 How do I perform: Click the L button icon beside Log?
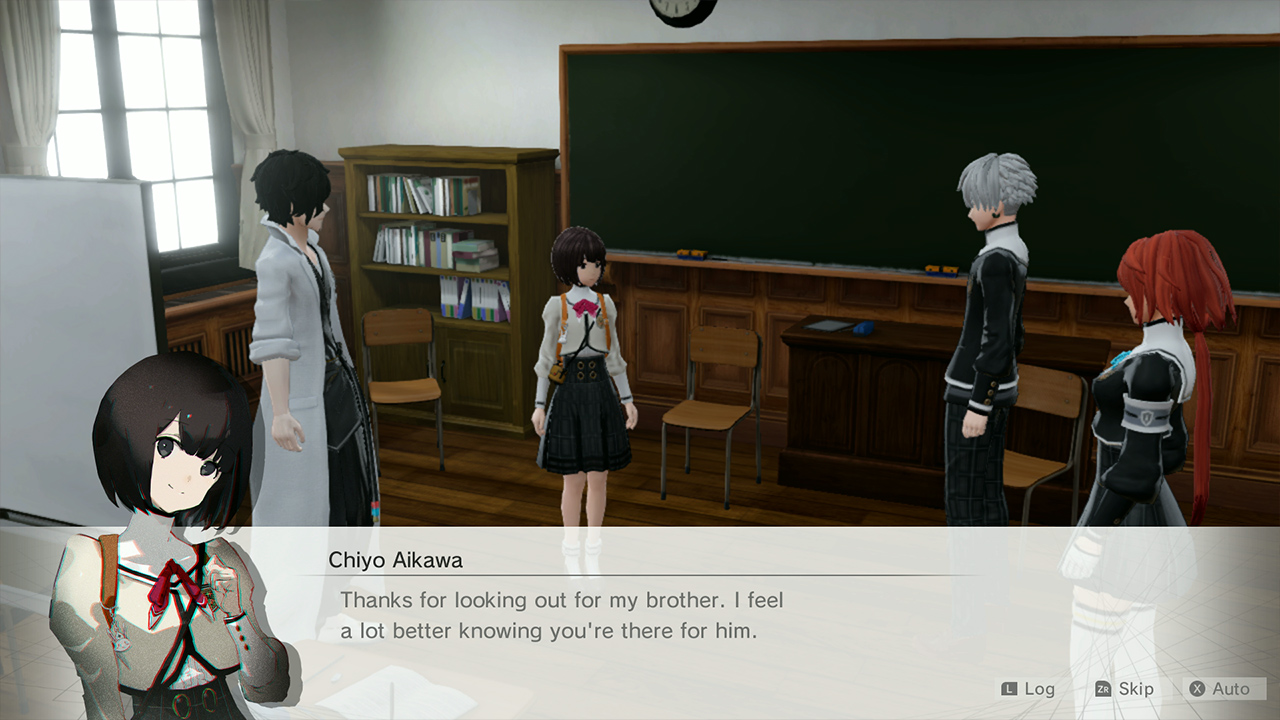click(x=1009, y=689)
